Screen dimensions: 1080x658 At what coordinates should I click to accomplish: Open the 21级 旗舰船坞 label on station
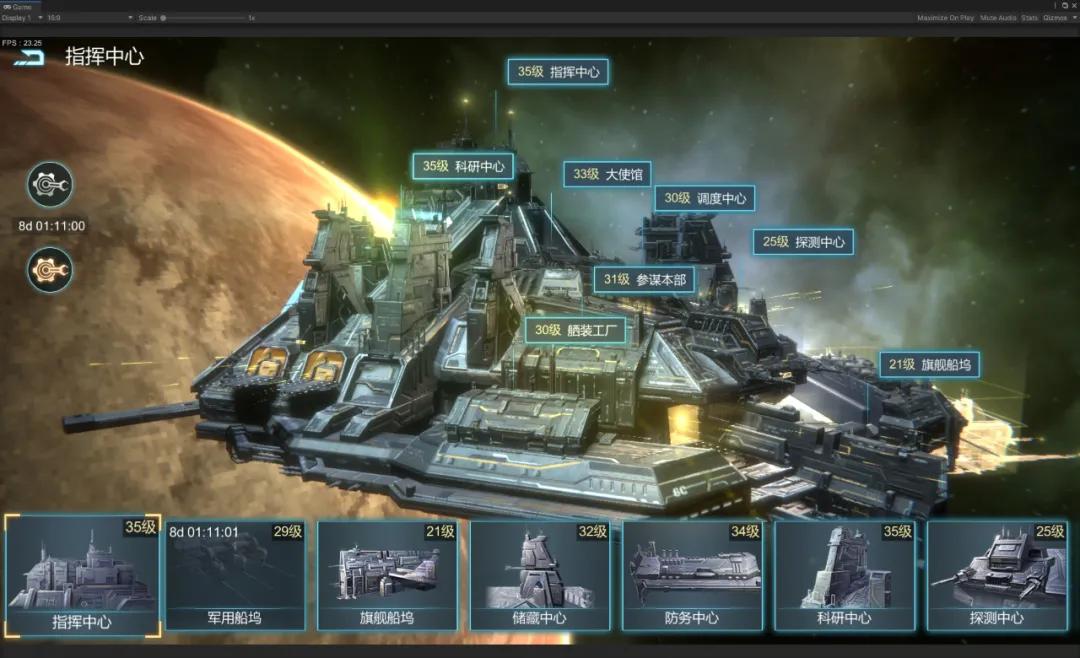click(x=929, y=365)
